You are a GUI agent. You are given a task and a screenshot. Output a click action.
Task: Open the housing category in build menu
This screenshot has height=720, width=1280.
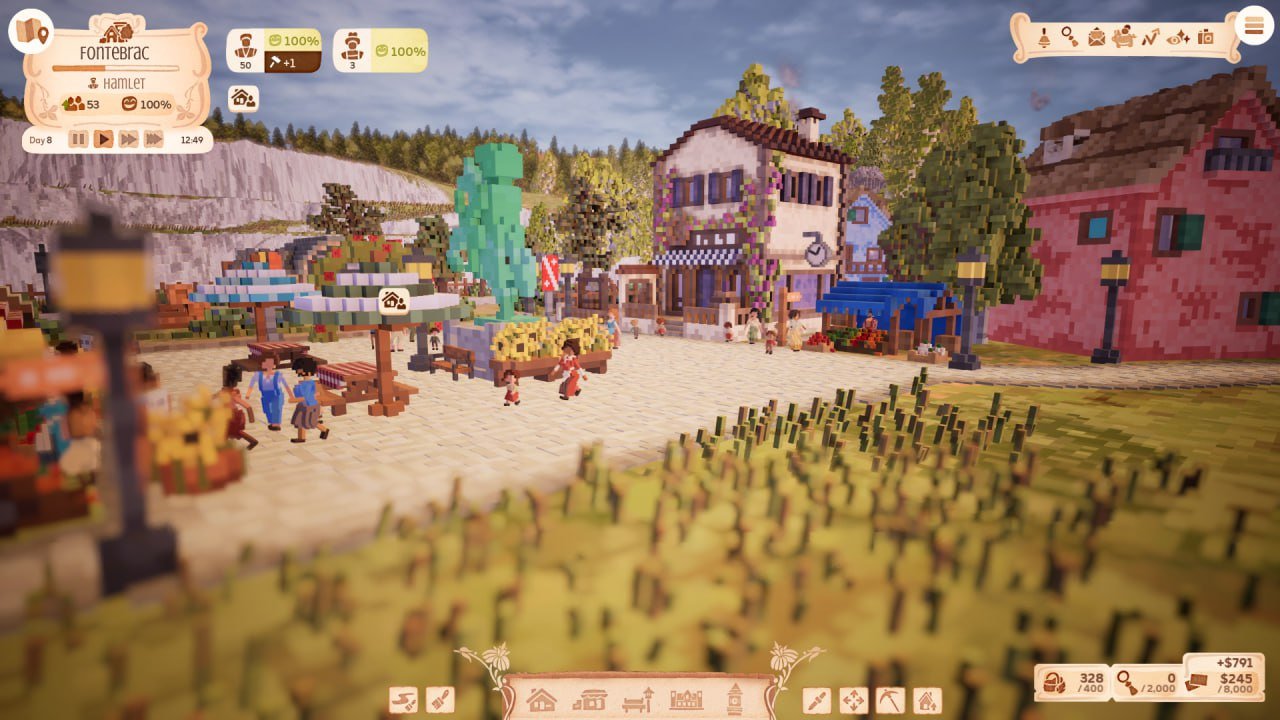pyautogui.click(x=540, y=701)
